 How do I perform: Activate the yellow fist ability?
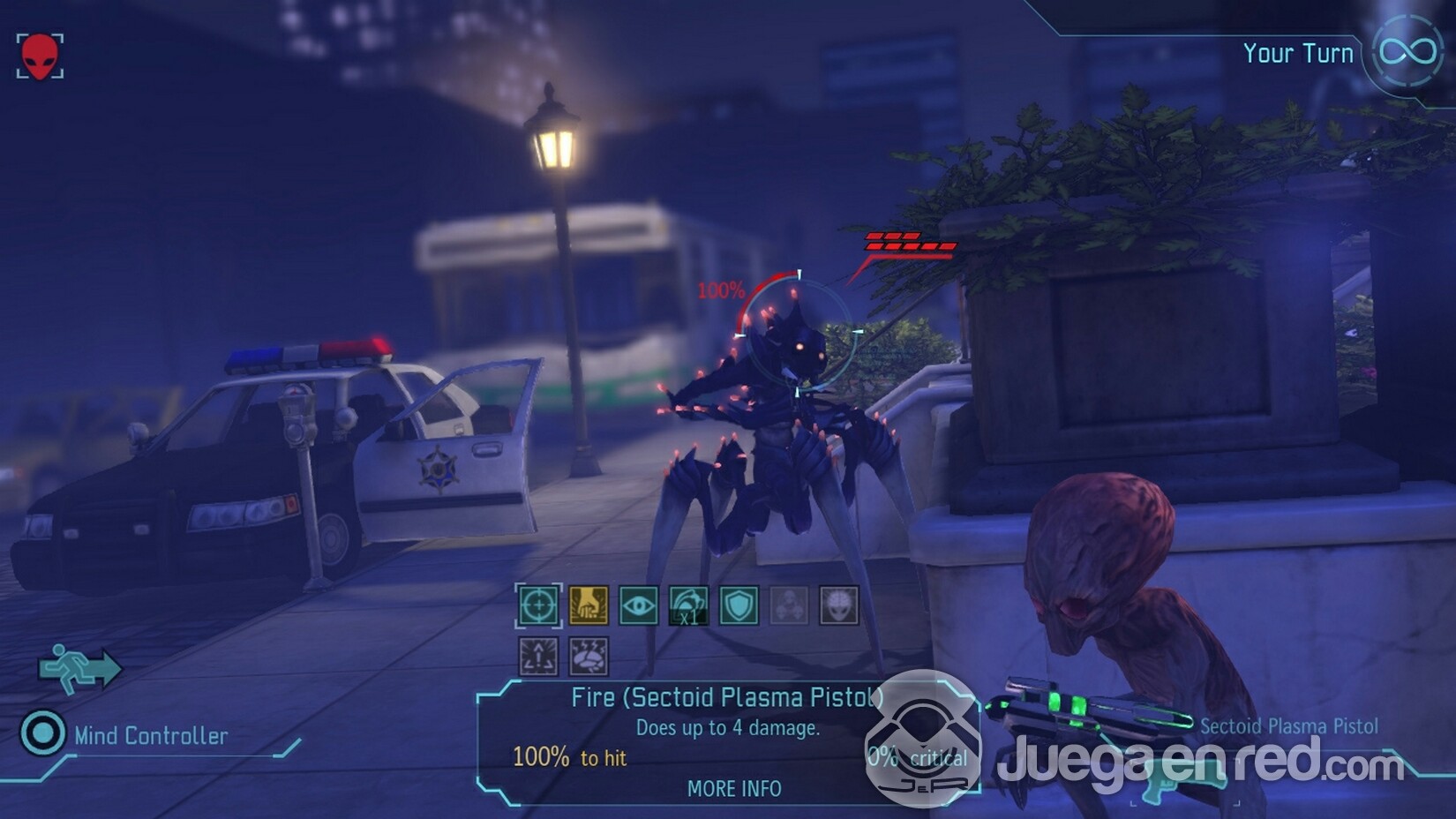click(x=588, y=606)
